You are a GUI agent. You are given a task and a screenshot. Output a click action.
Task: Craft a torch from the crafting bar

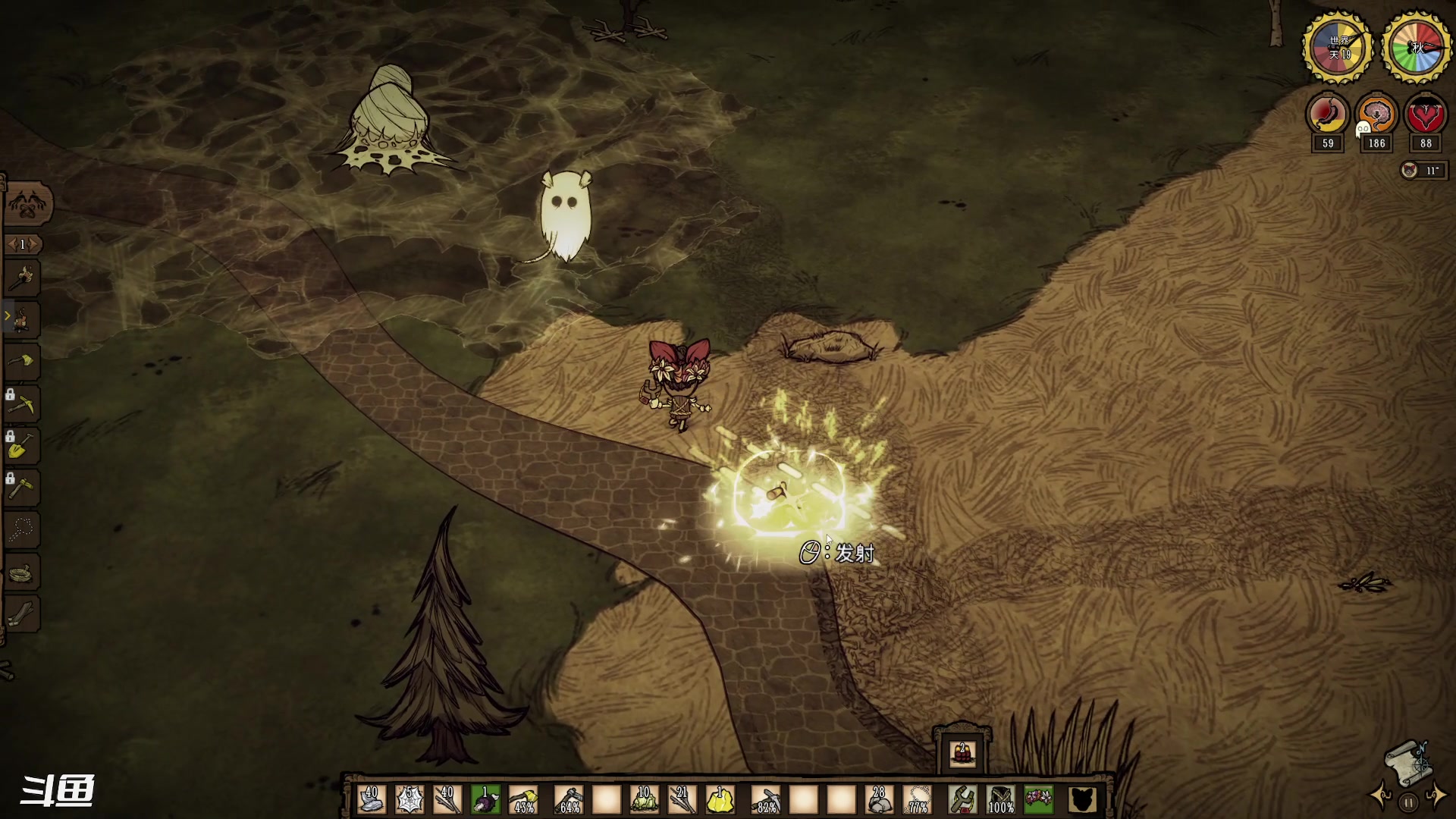pos(23,278)
